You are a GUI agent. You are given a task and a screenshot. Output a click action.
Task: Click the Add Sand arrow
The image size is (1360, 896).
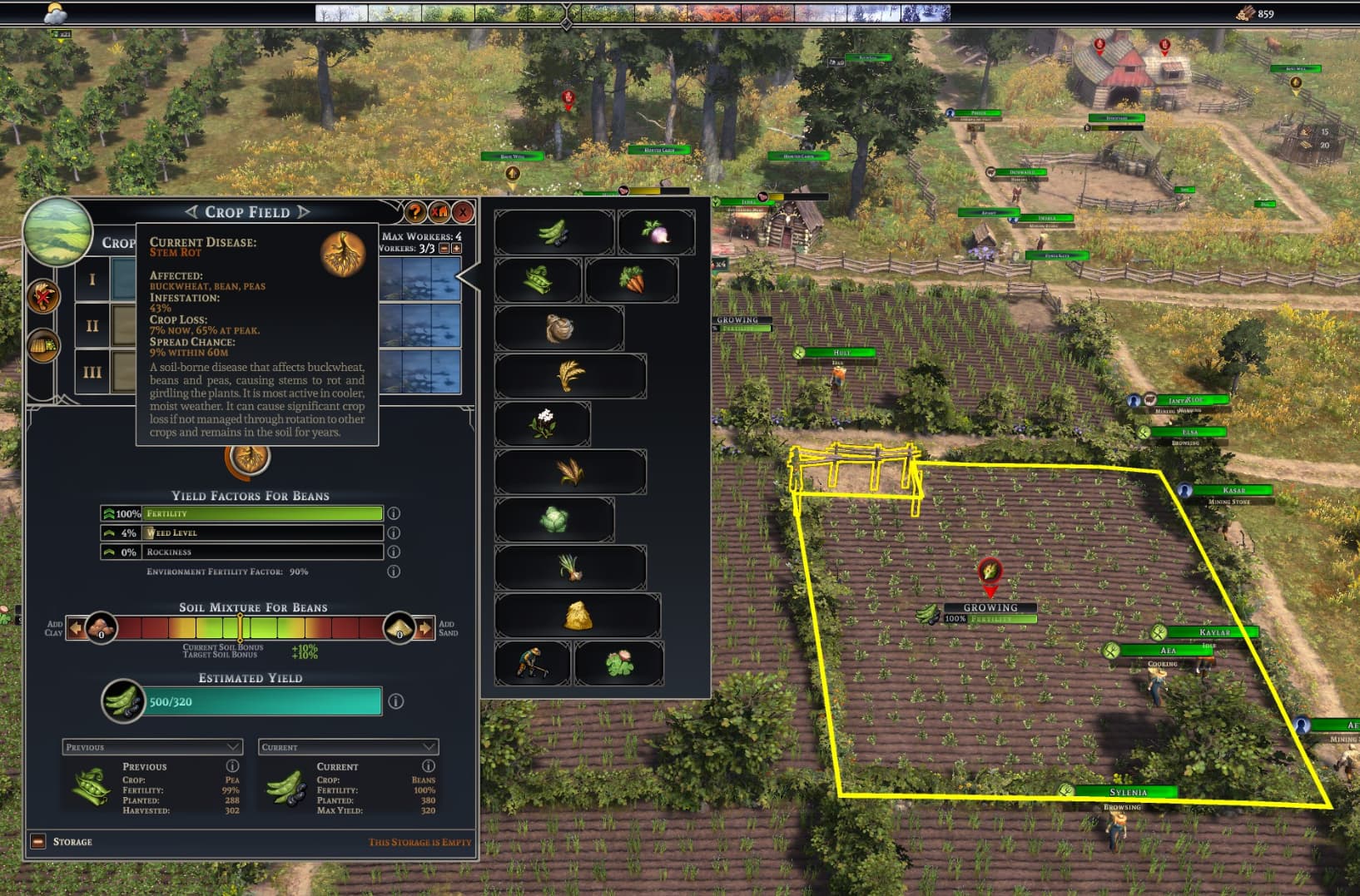pyautogui.click(x=425, y=628)
